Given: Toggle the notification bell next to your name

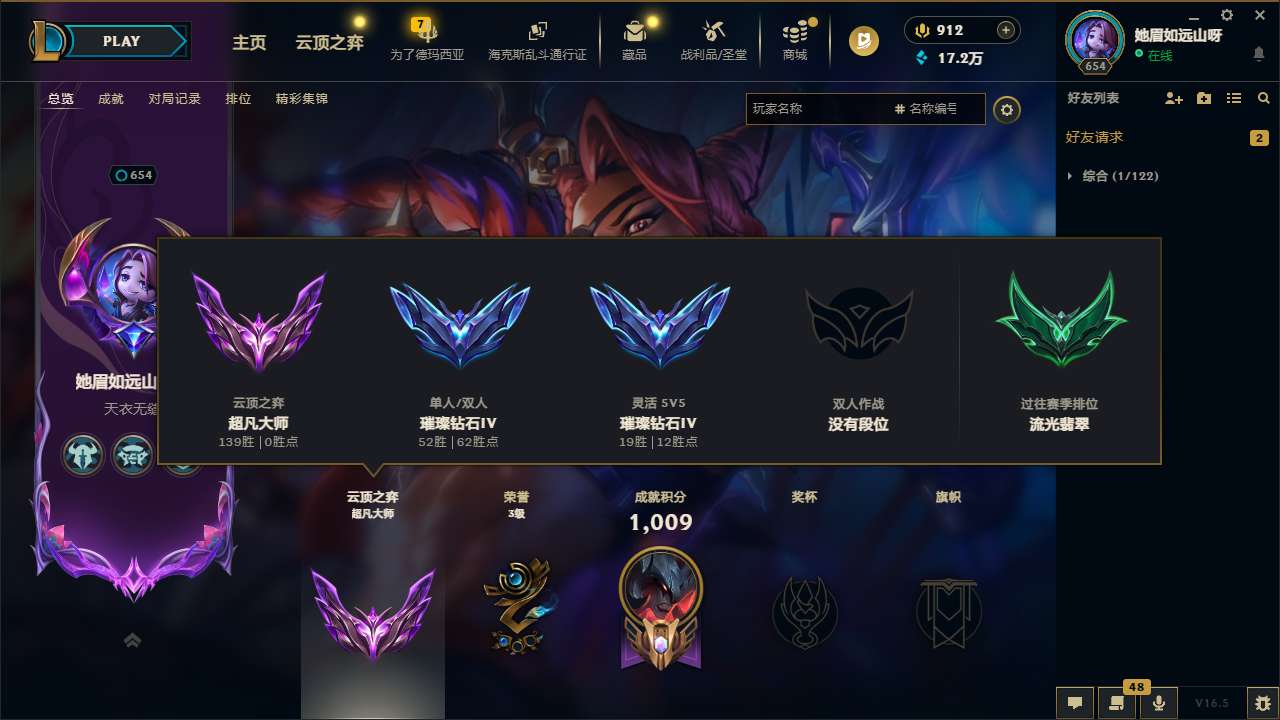Looking at the screenshot, I should pyautogui.click(x=1259, y=54).
